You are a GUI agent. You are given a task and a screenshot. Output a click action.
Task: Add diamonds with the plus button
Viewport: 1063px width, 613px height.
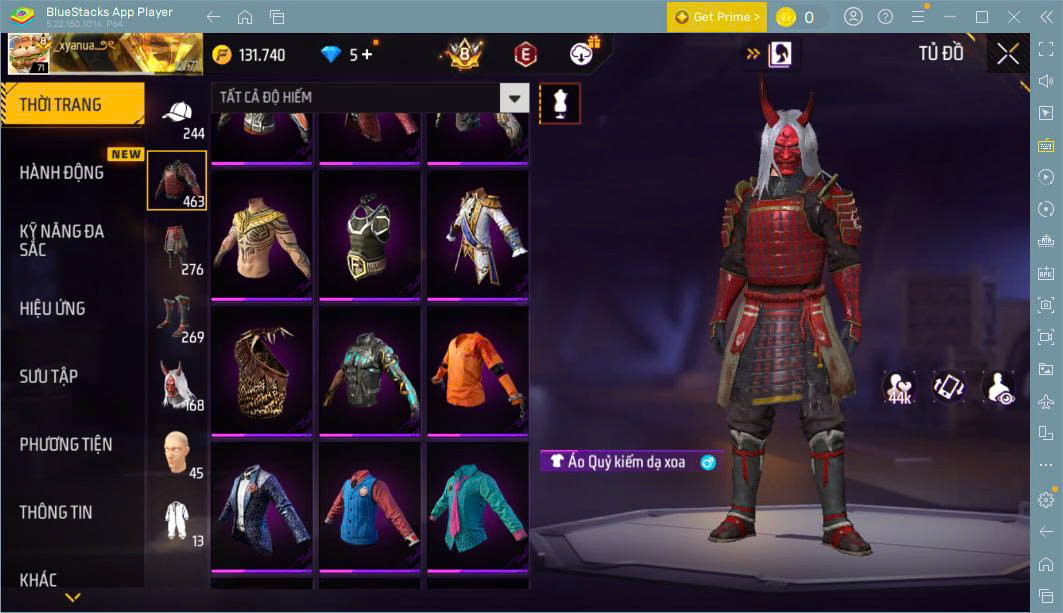tap(367, 54)
